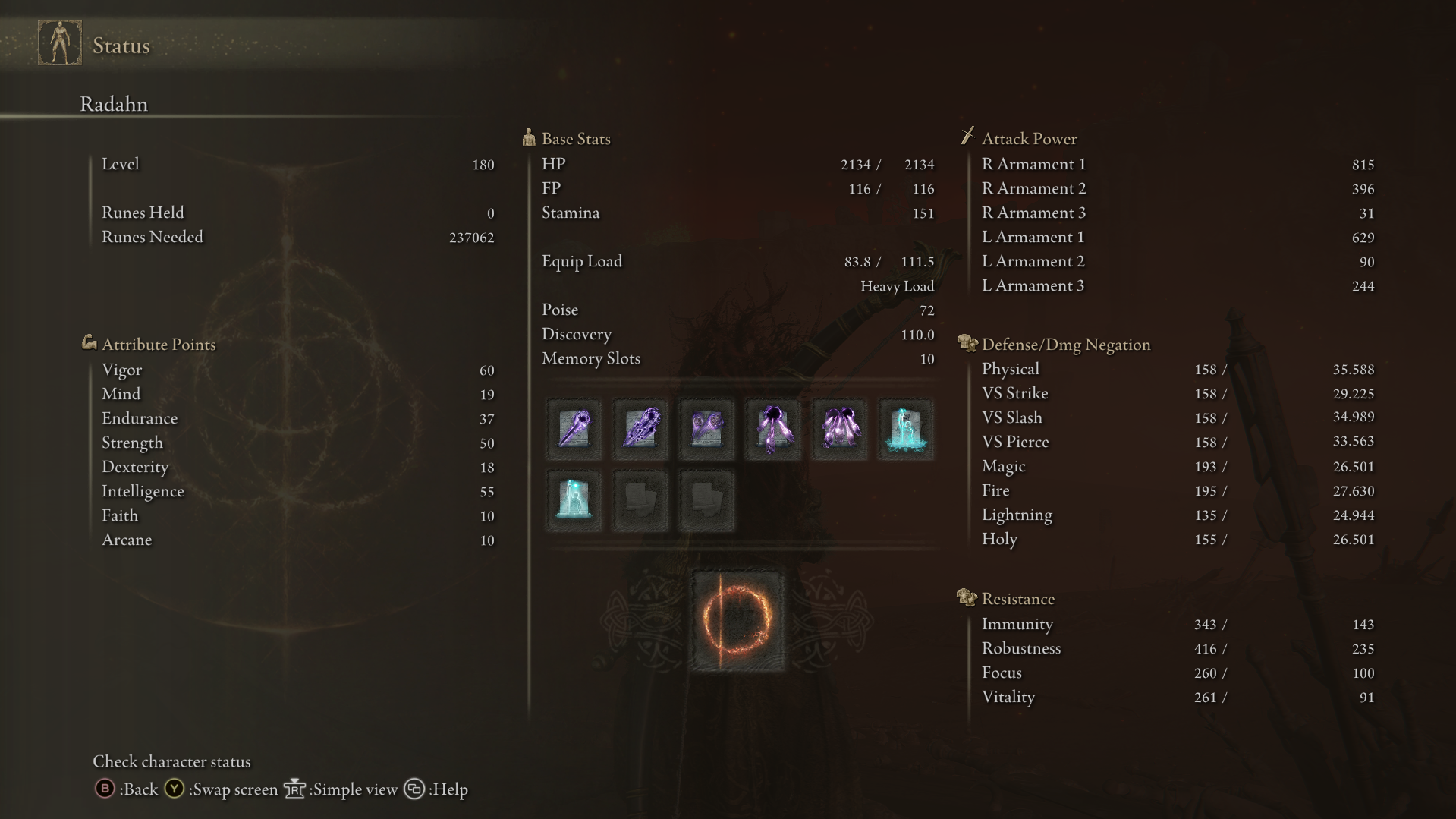This screenshot has width=1456, height=819.
Task: Select the Intelligence attribute row
Action: point(297,491)
